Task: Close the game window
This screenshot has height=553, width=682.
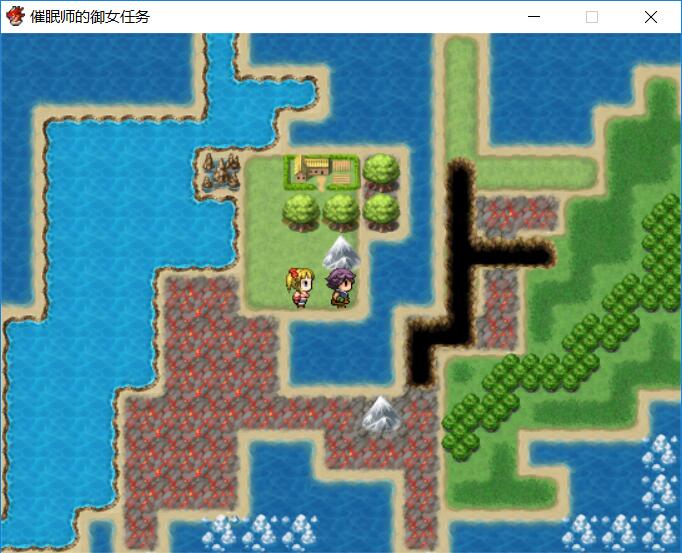Action: click(651, 17)
